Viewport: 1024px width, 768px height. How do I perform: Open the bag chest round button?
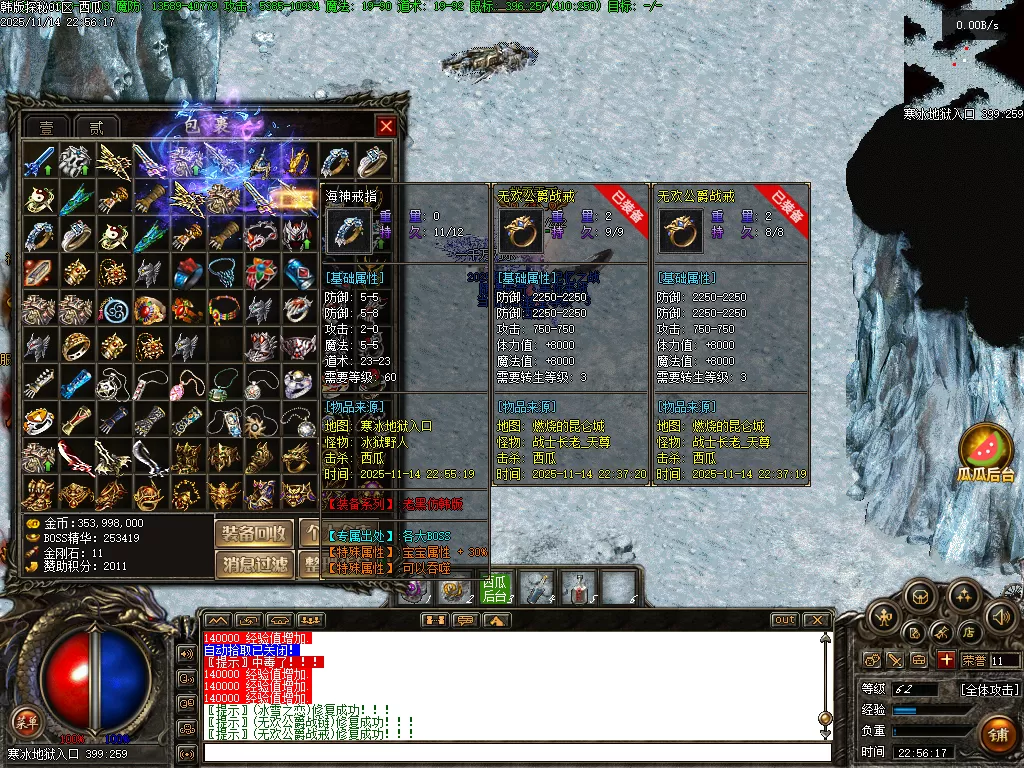919,597
